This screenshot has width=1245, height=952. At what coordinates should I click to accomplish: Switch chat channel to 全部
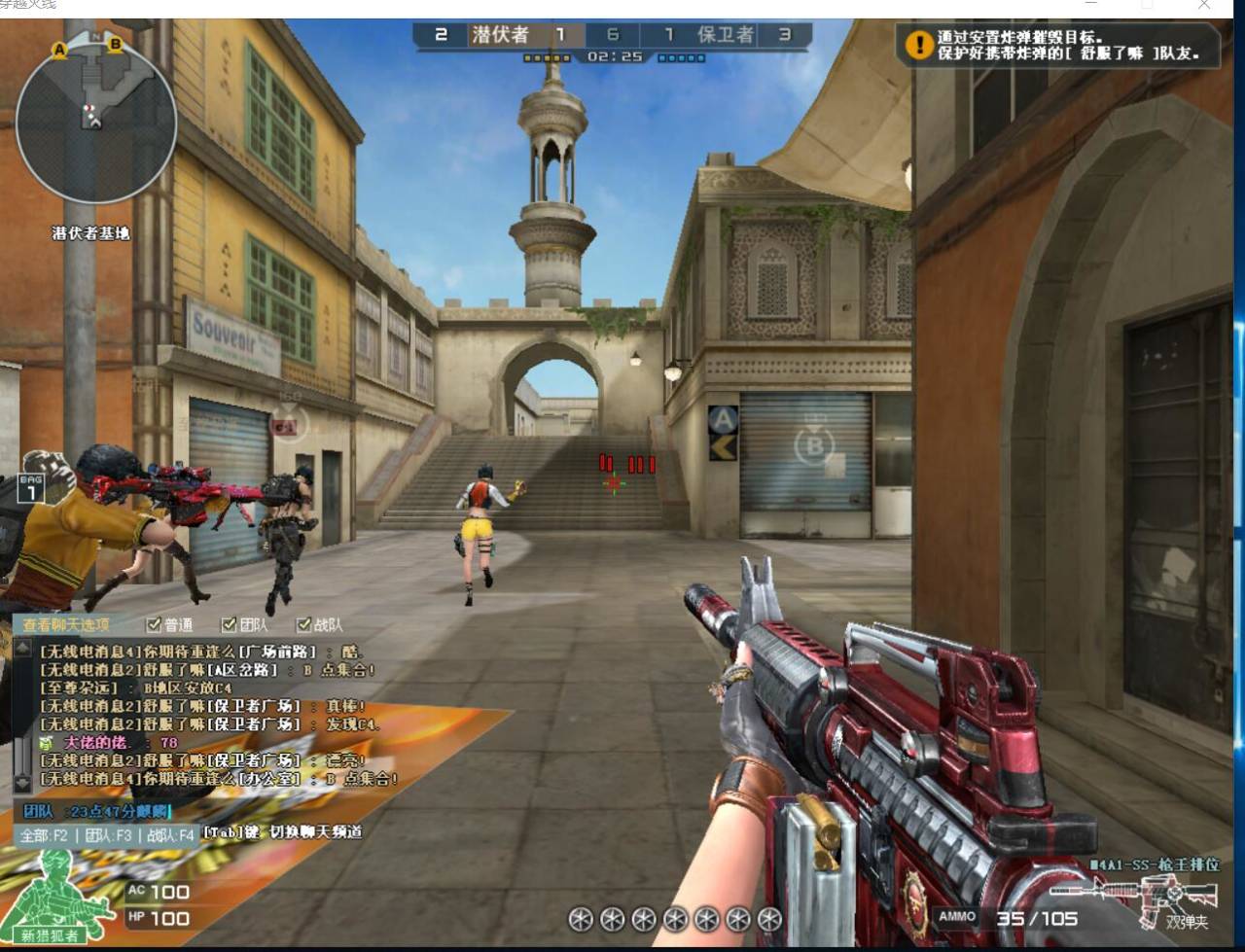(45, 834)
